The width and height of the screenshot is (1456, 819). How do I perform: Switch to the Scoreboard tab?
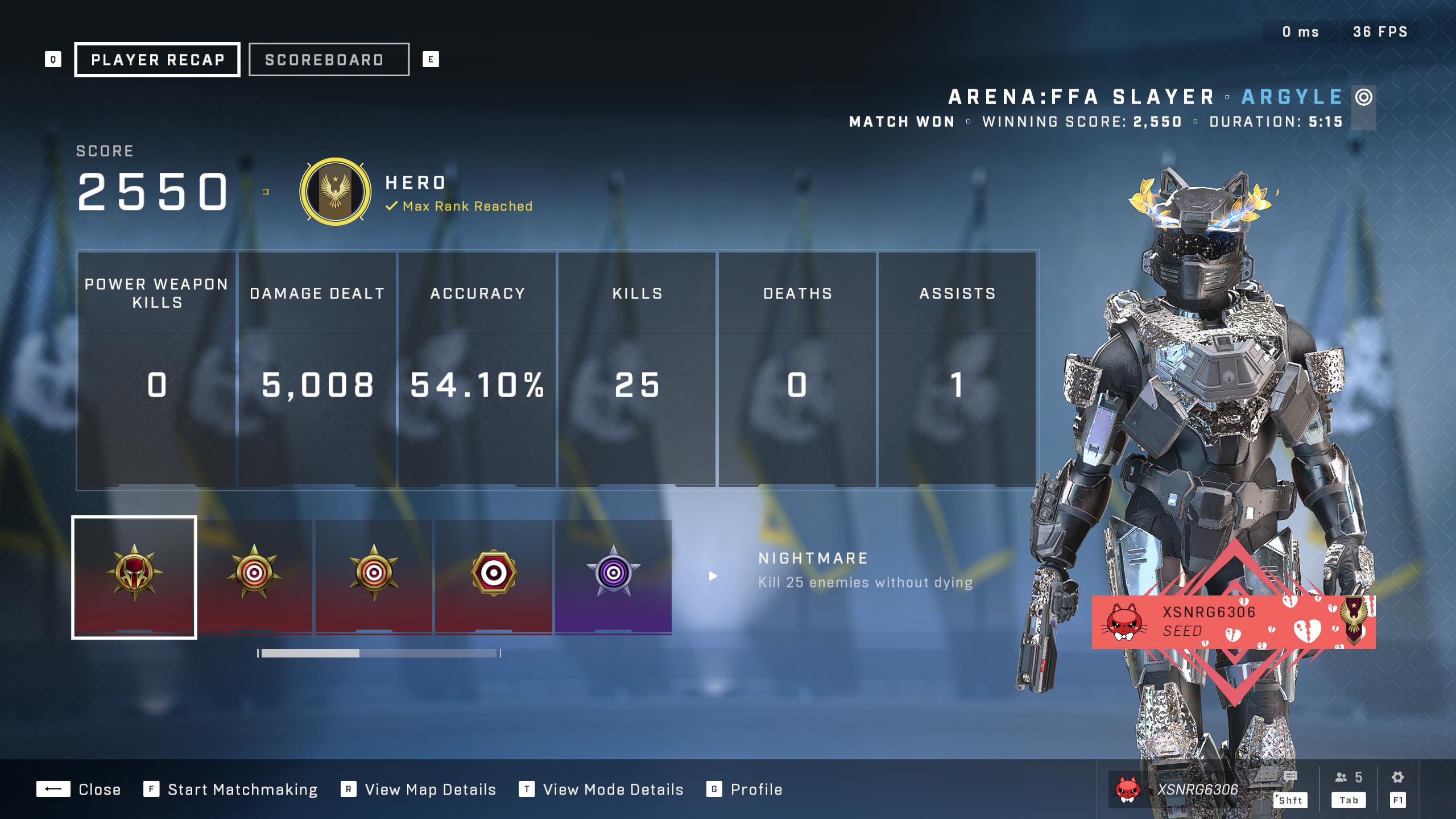[328, 60]
